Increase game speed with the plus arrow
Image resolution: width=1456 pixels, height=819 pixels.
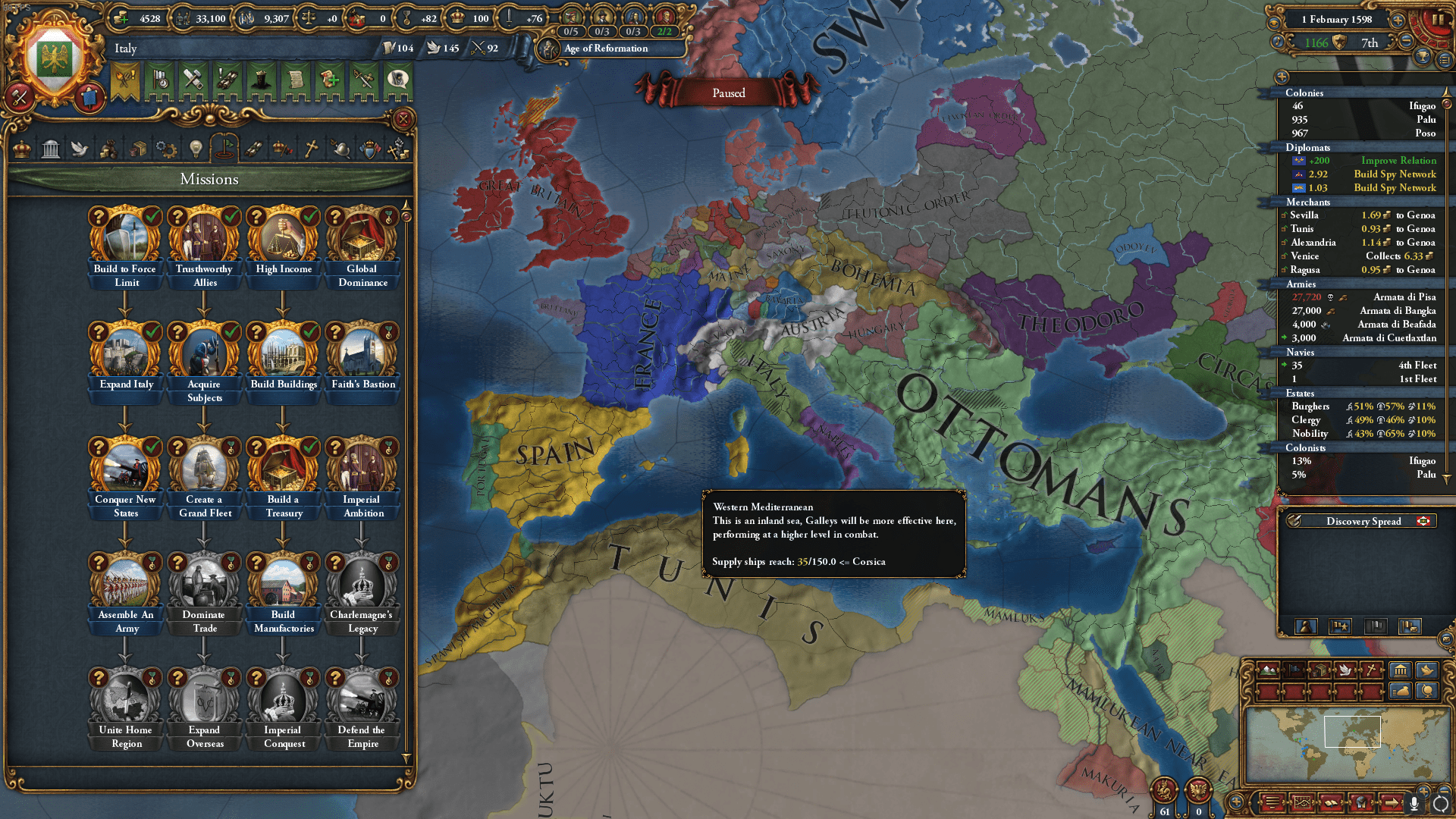coord(1399,21)
